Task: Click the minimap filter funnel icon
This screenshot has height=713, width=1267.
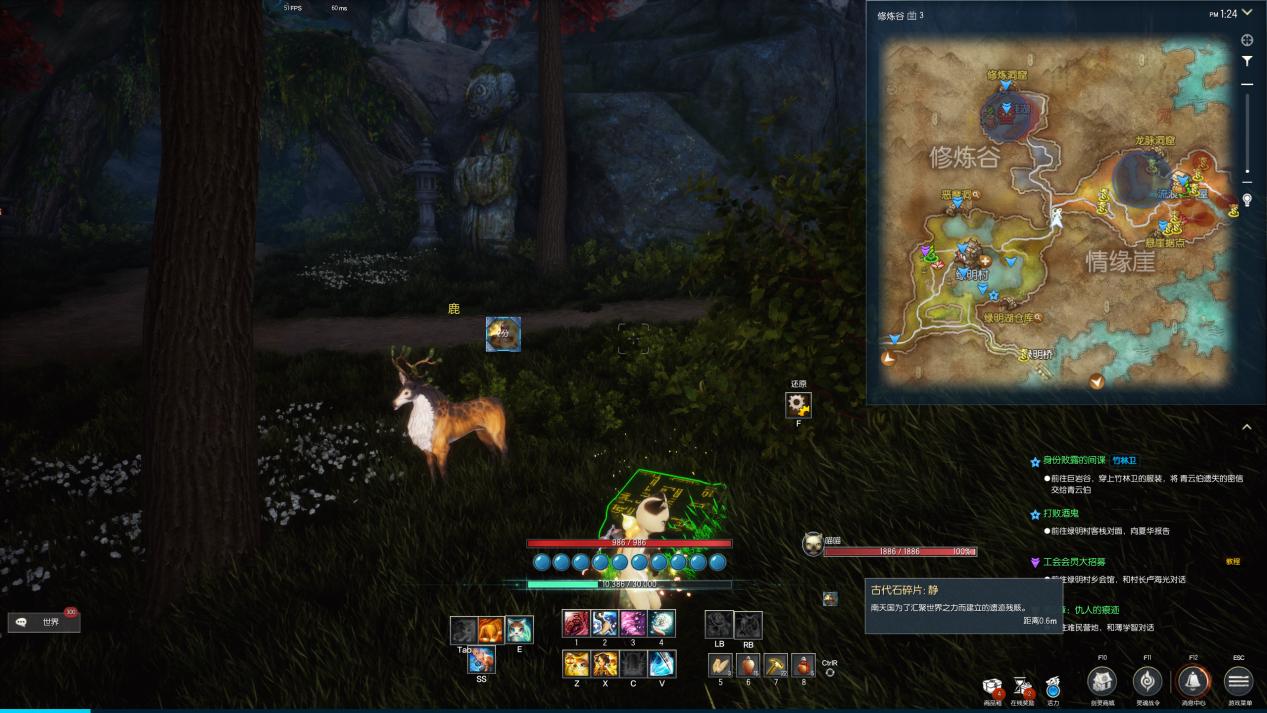Action: coord(1247,61)
